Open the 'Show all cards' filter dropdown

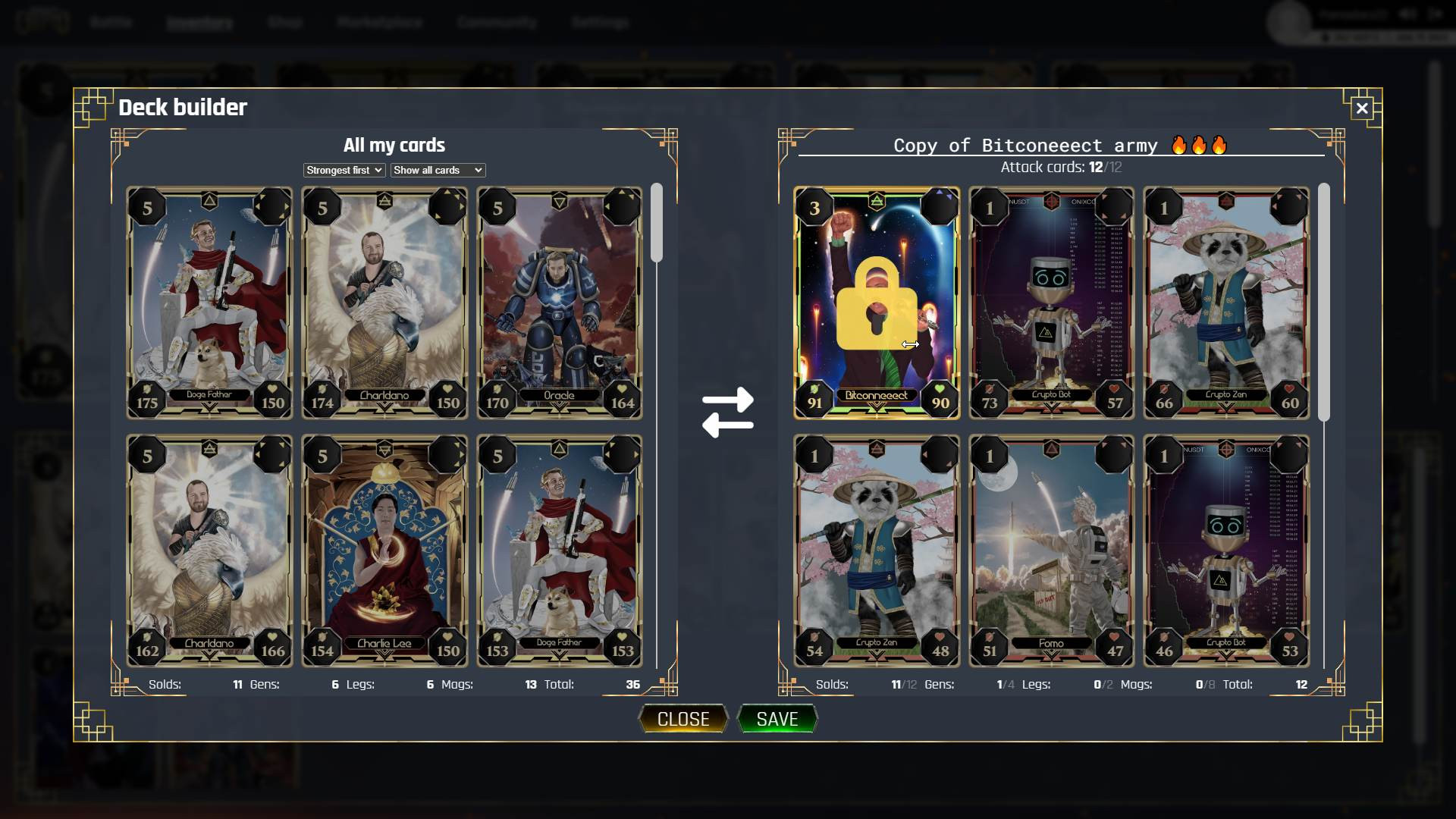[x=438, y=171]
